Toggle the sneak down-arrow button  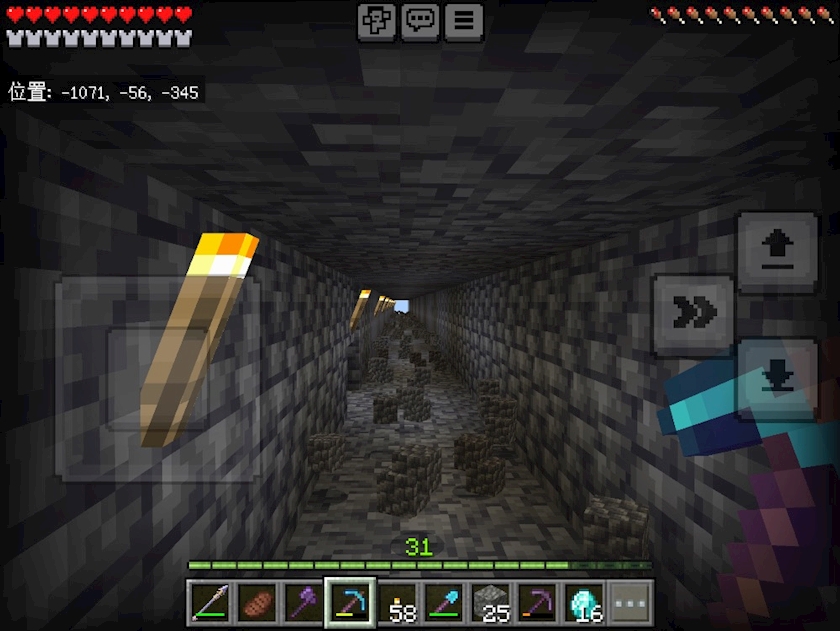coord(777,378)
